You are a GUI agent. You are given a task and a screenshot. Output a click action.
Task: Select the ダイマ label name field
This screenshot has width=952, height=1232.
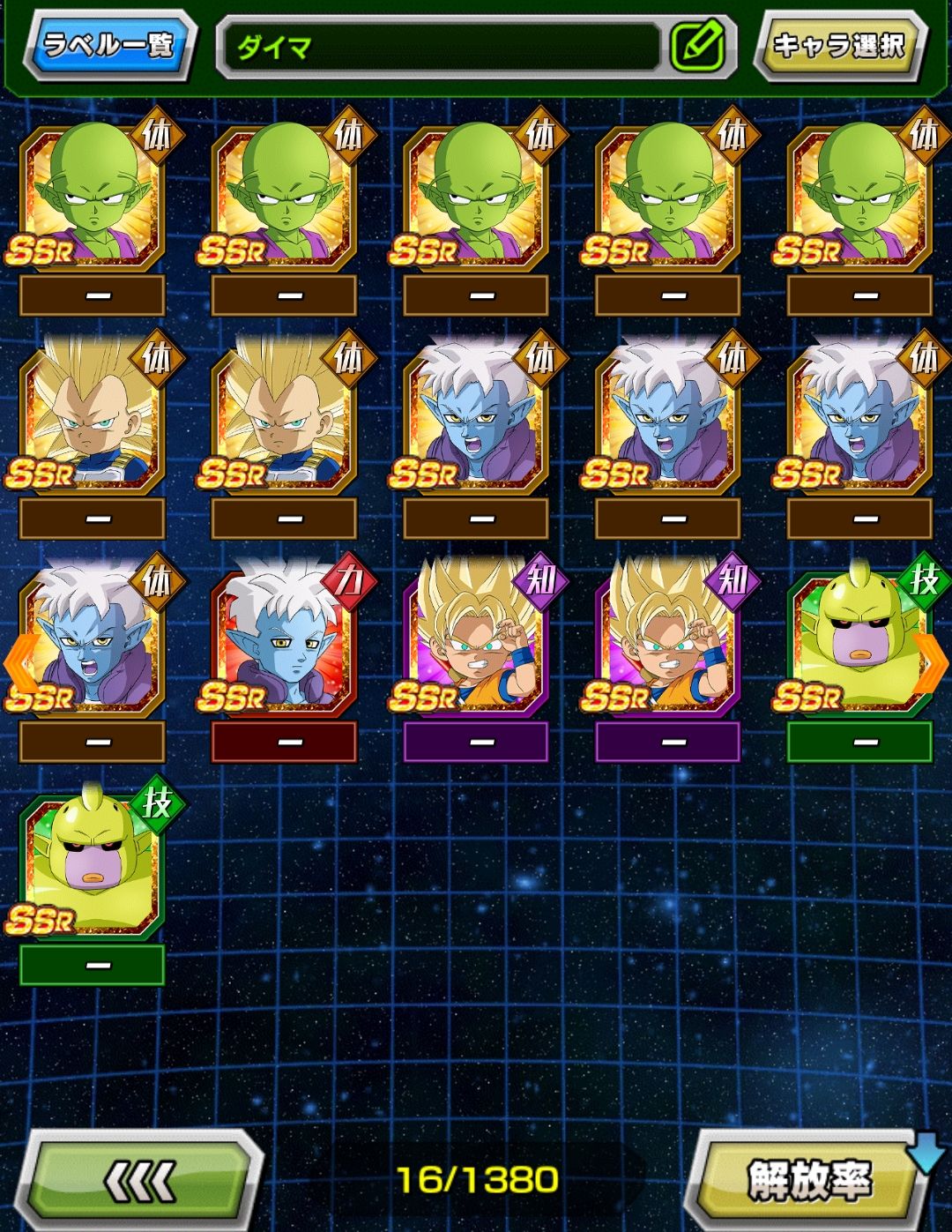pos(441,46)
